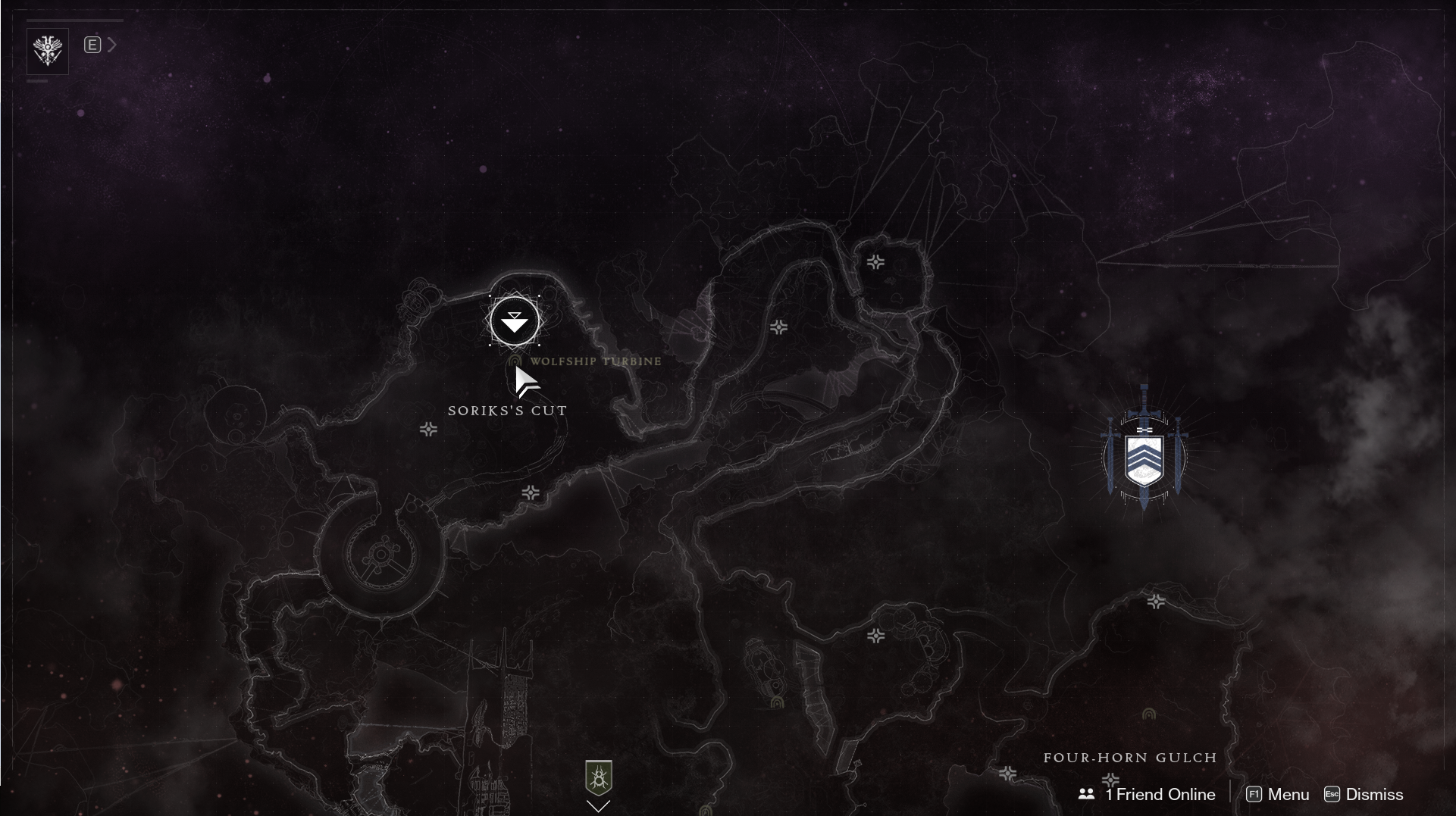Screen dimensions: 1456x816
Task: Dismiss the map screen
Action: click(x=1364, y=794)
